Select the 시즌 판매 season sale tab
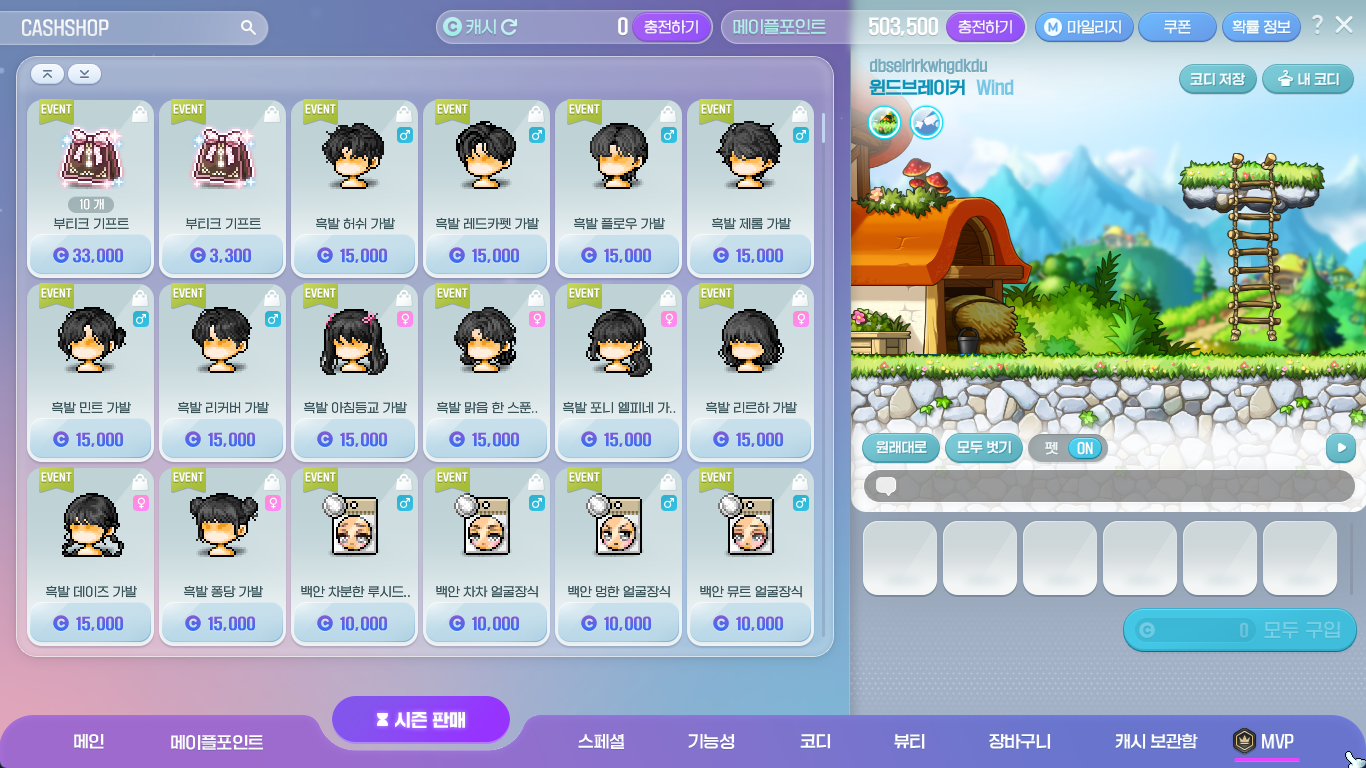This screenshot has height=768, width=1366. point(421,720)
